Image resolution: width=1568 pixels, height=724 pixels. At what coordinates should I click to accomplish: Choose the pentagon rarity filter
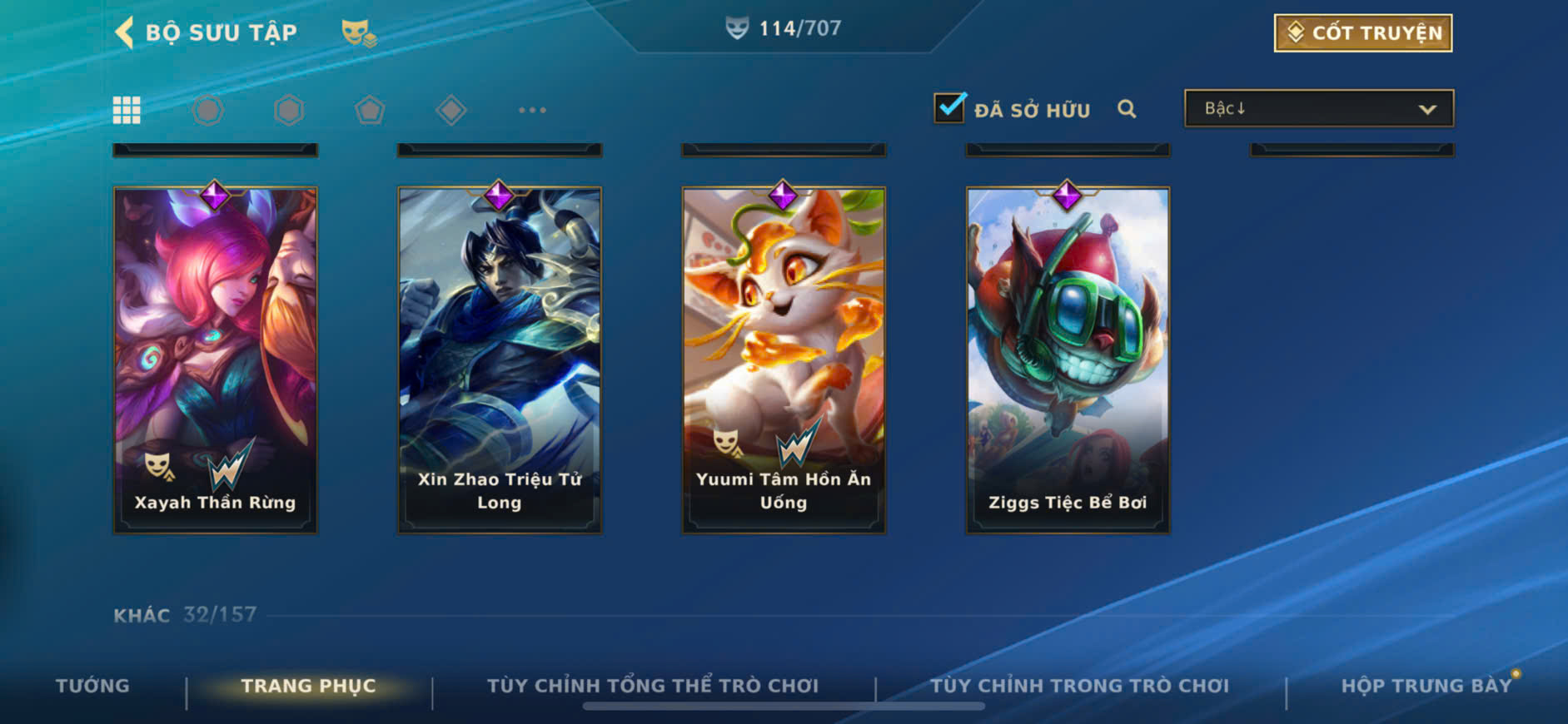pos(370,110)
